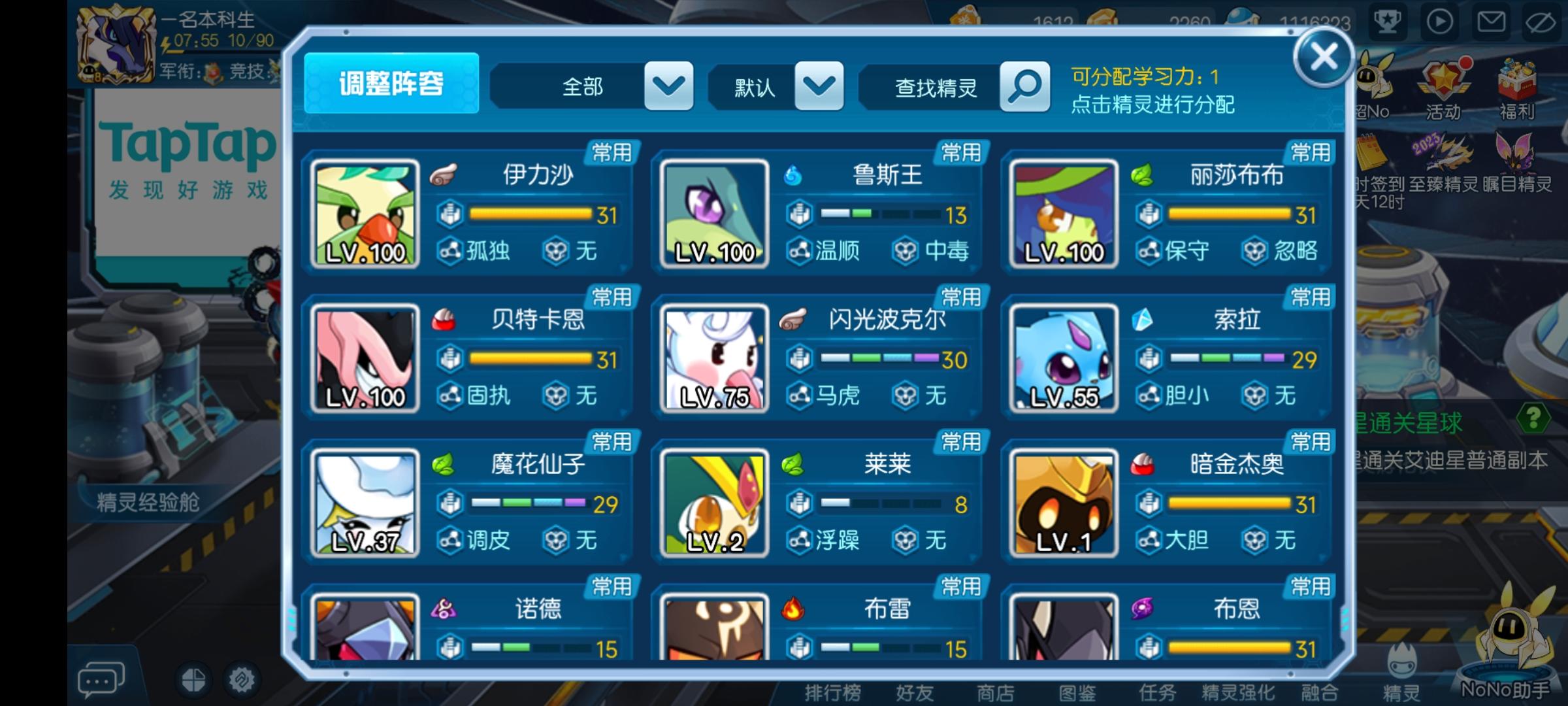Click the experience bar of 暗金杰奥
Viewport: 1568px width, 706px height.
pos(1228,503)
